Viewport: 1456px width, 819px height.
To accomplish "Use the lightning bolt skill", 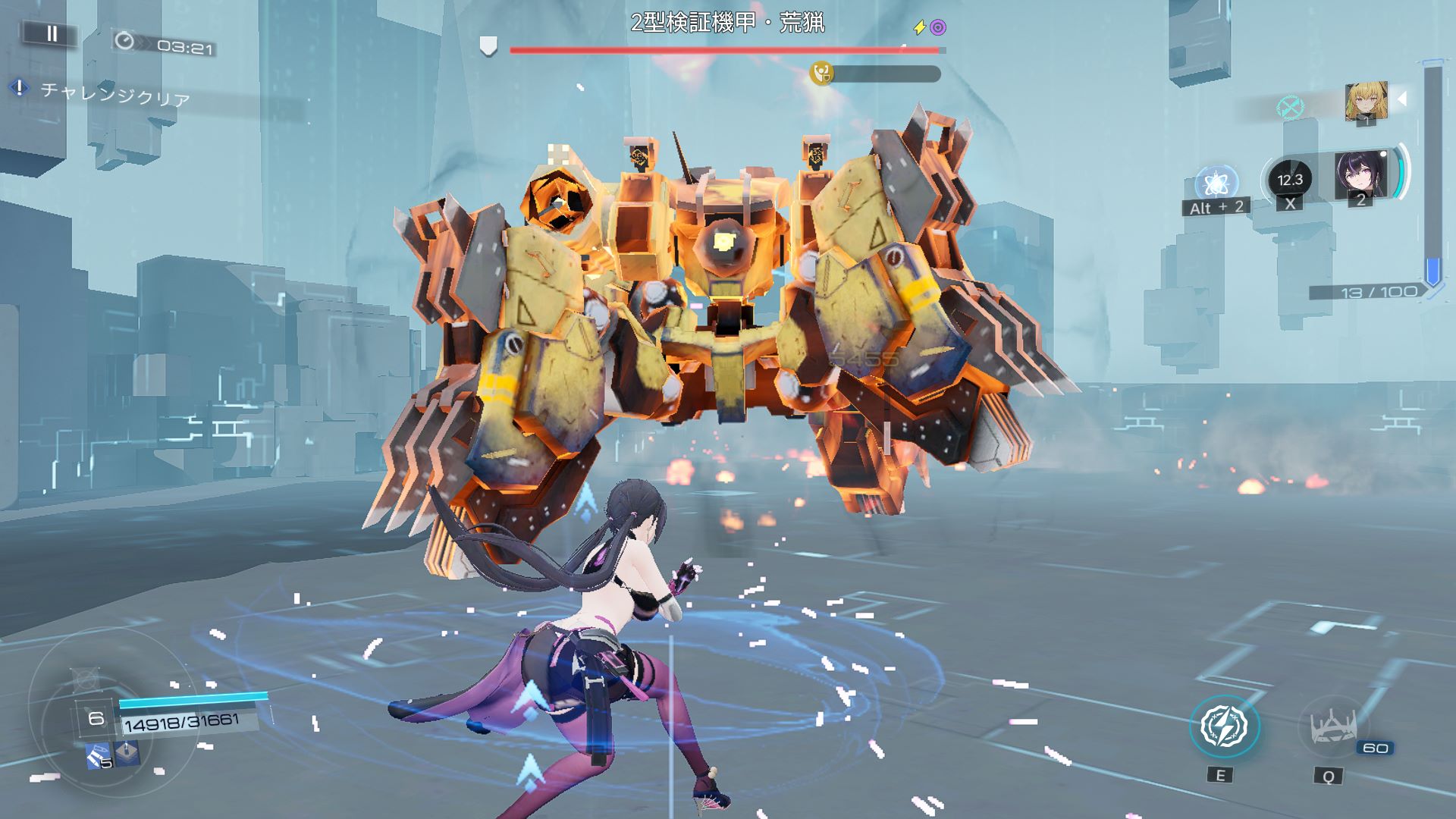I will [1224, 726].
